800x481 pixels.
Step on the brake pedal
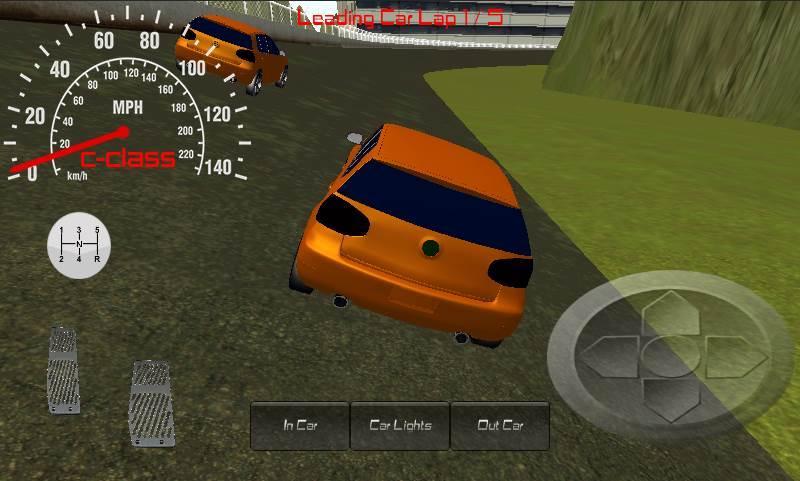click(x=62, y=370)
